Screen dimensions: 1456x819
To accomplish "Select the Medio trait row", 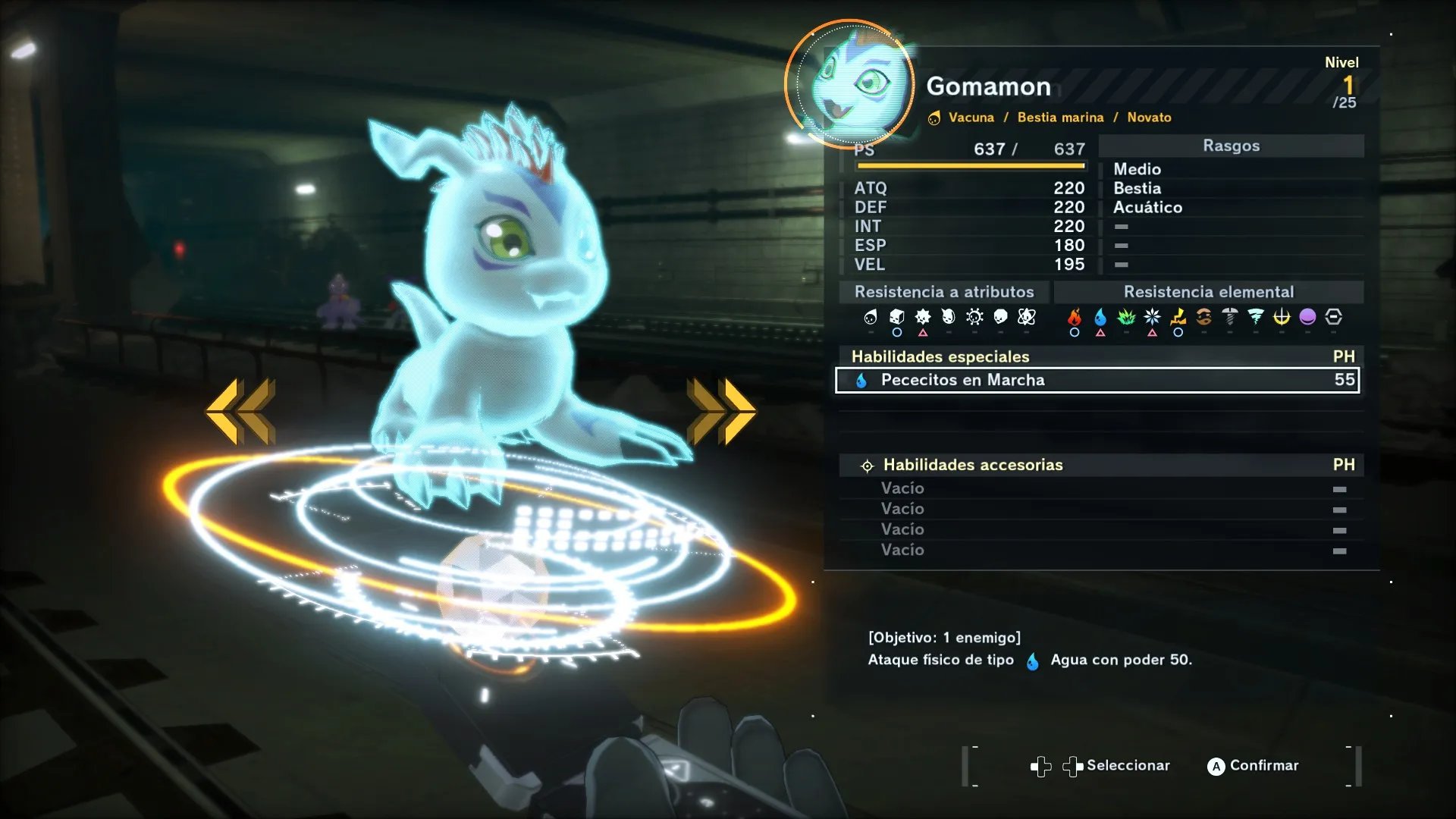I will (x=1137, y=169).
